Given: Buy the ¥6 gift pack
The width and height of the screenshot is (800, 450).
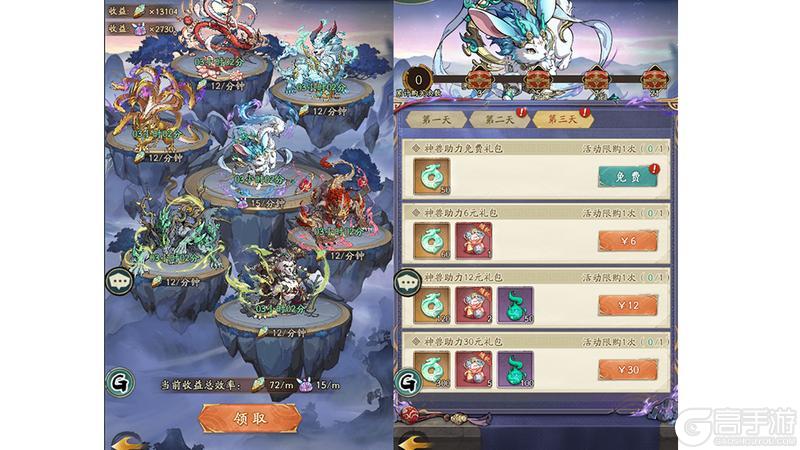Looking at the screenshot, I should click(x=628, y=240).
